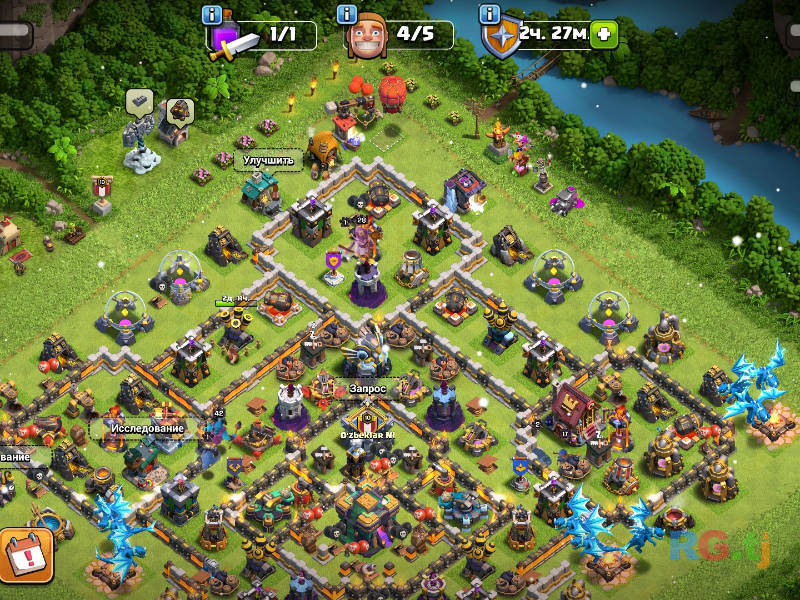800x600 pixels.
Task: Tap the green plus to extend shield
Action: (x=603, y=34)
